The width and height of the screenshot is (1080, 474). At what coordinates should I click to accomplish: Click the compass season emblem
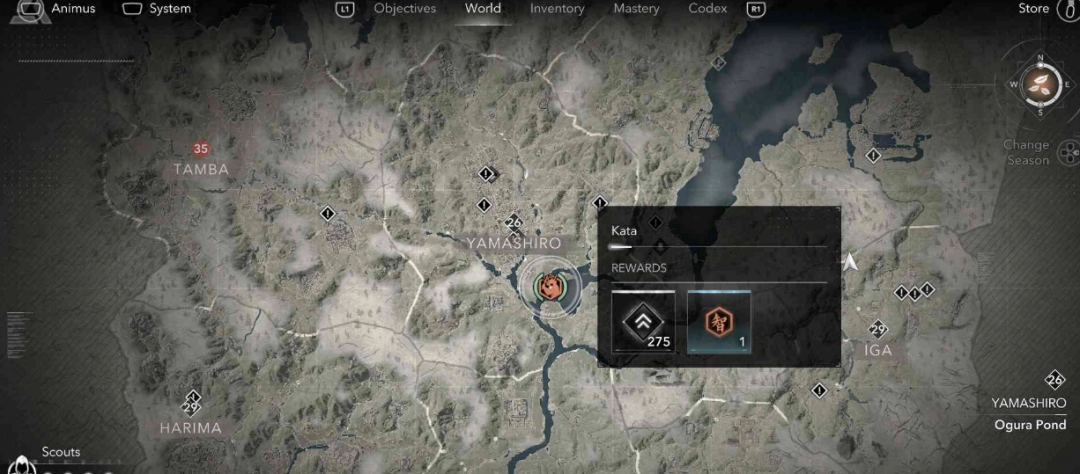(1040, 84)
